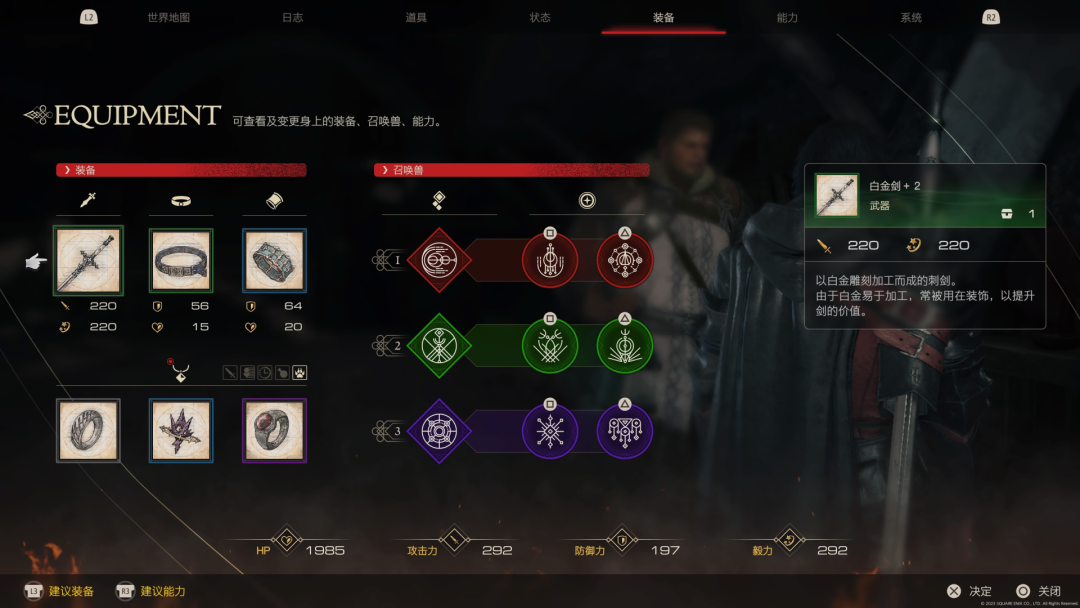Select the 白金剑 sword weapon slot
This screenshot has width=1080, height=608.
click(87, 260)
